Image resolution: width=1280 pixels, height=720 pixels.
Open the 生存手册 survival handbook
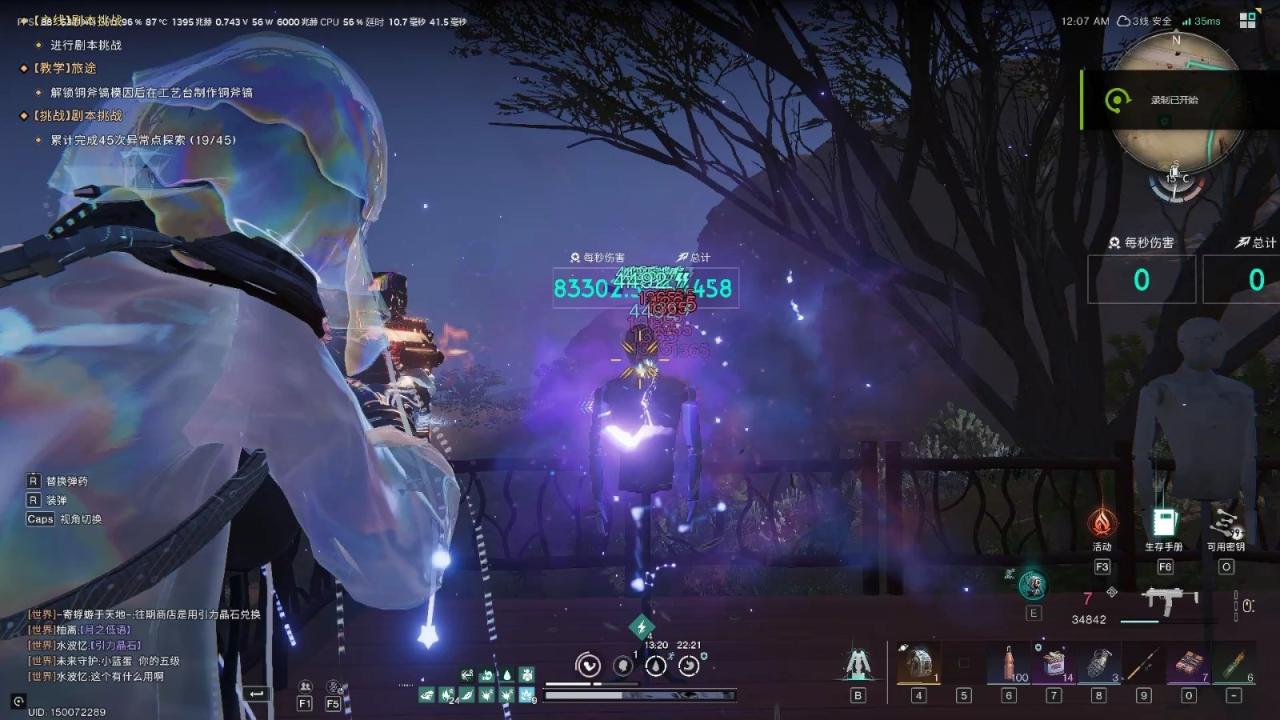[x=1163, y=523]
